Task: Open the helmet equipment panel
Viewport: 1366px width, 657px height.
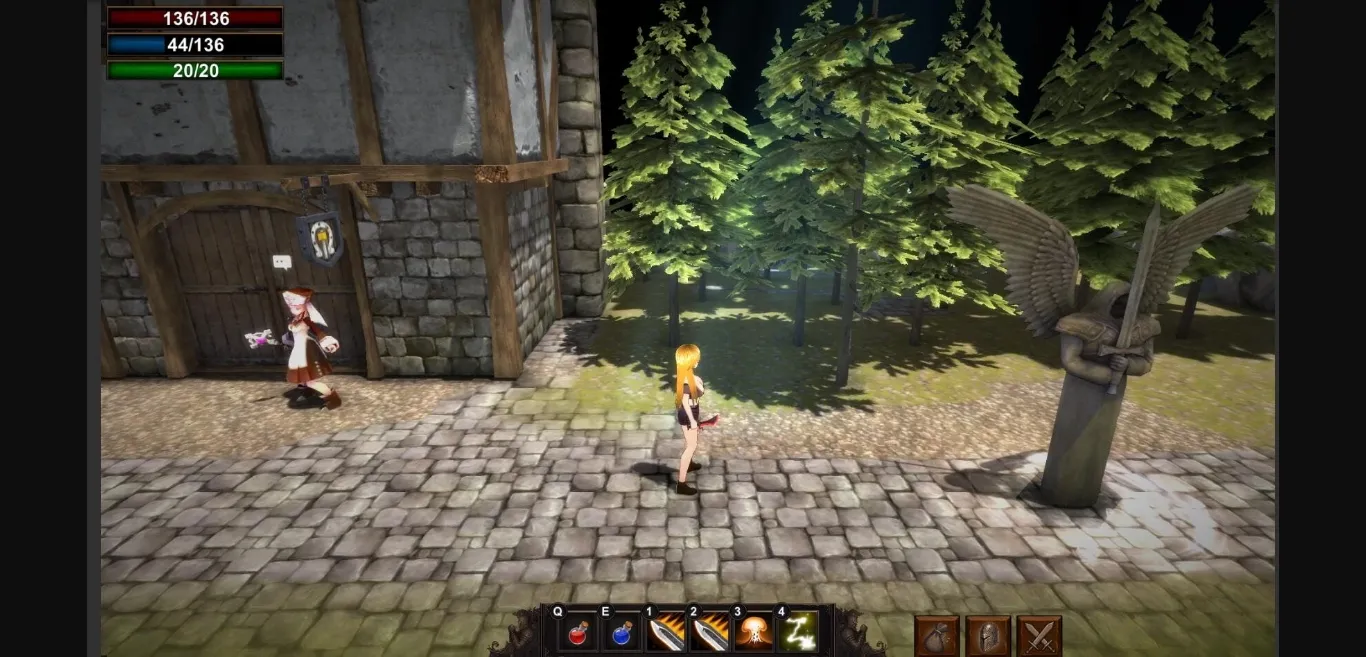Action: click(x=988, y=636)
